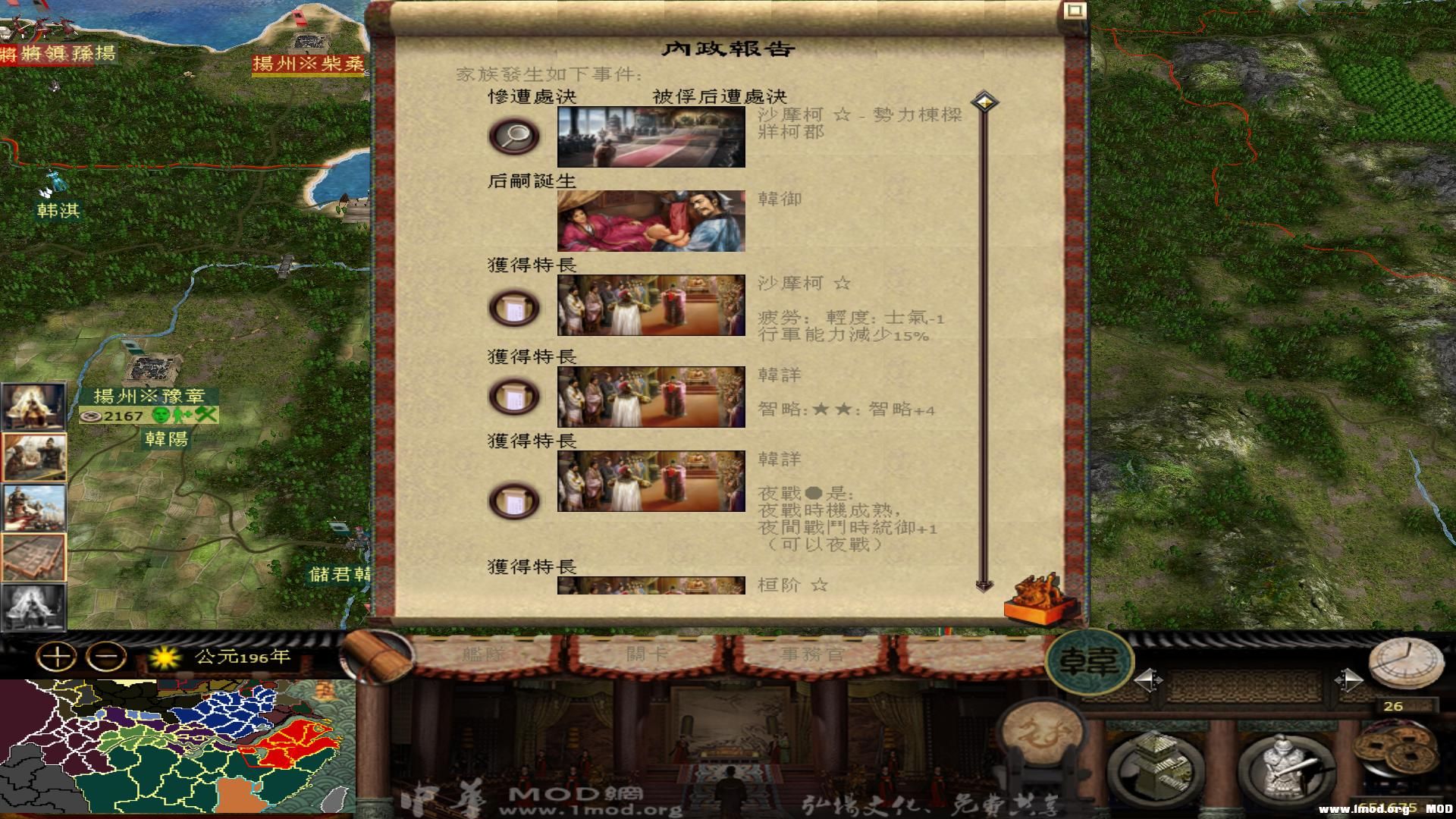This screenshot has width=1456, height=819.
Task: Dismiss the report with the orange seal button
Action: 1040,599
